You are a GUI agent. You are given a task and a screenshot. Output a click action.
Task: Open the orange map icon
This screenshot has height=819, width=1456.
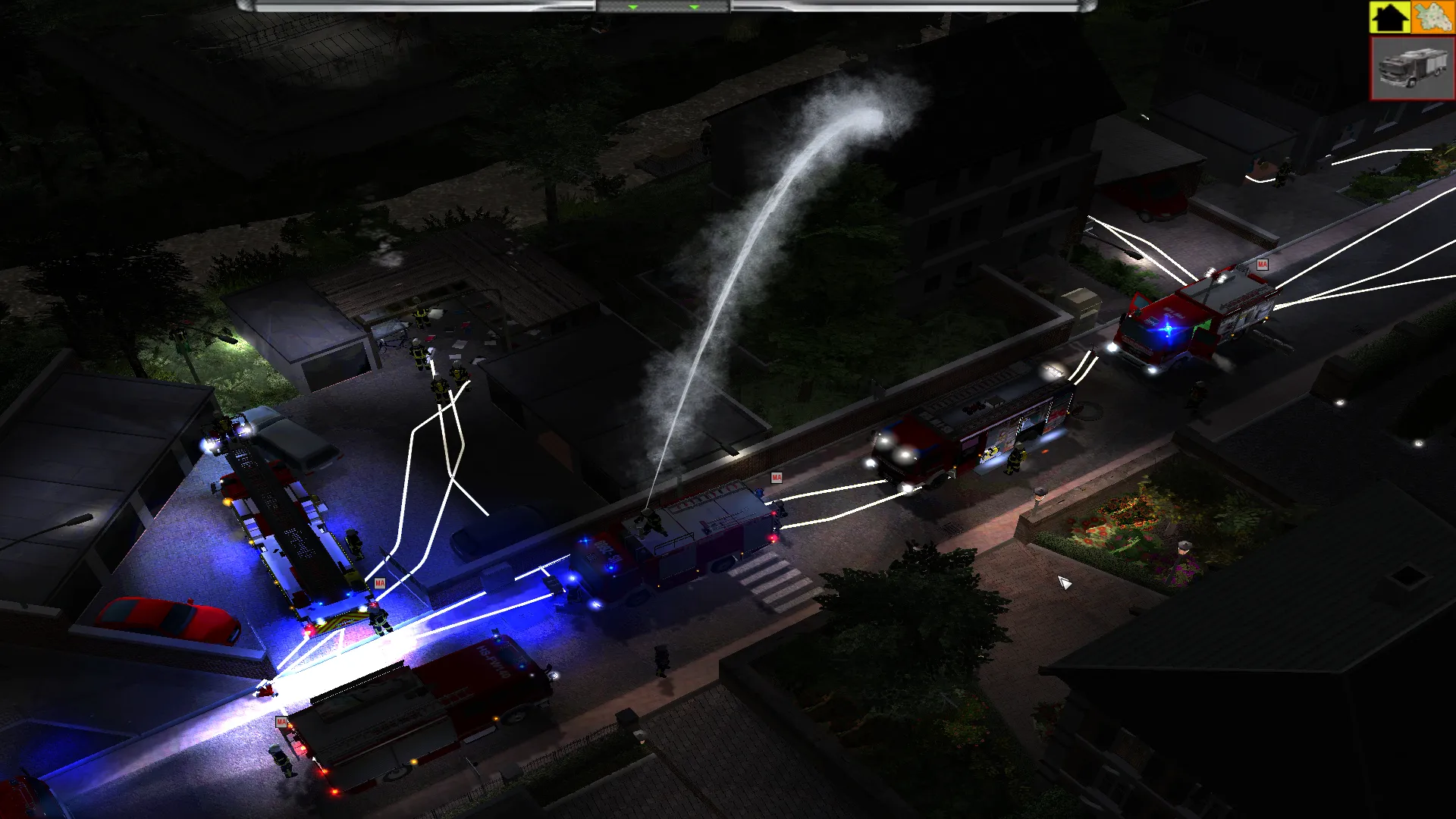[1432, 17]
